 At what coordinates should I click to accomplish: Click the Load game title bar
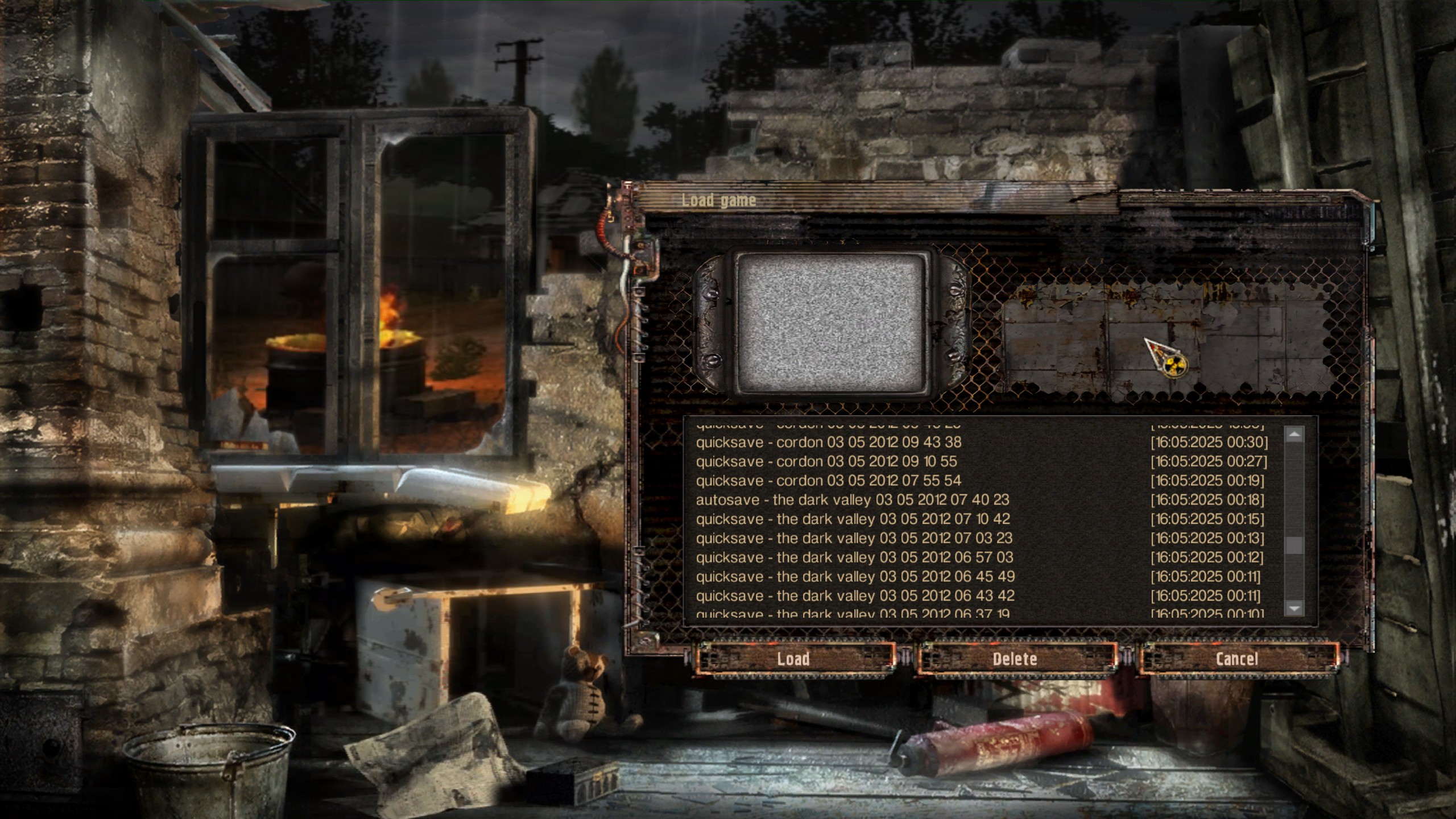tap(718, 200)
